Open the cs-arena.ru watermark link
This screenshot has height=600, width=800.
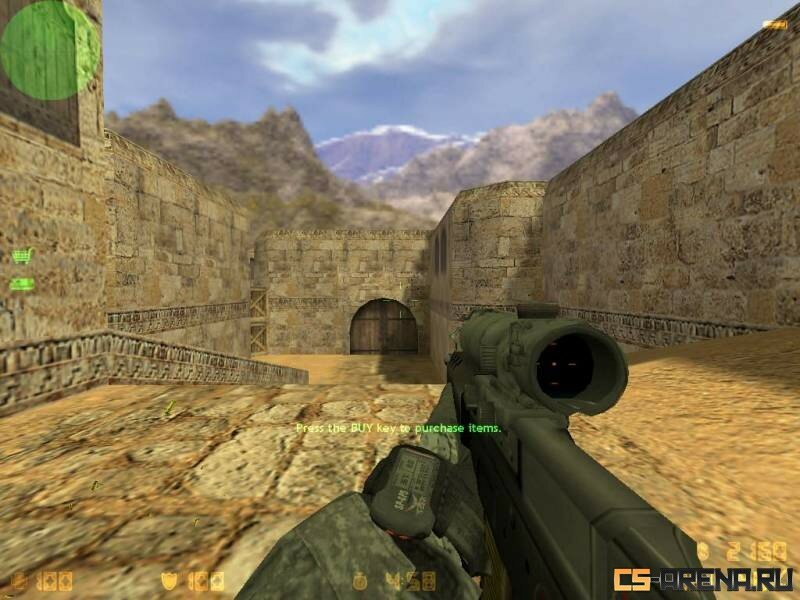tap(704, 578)
